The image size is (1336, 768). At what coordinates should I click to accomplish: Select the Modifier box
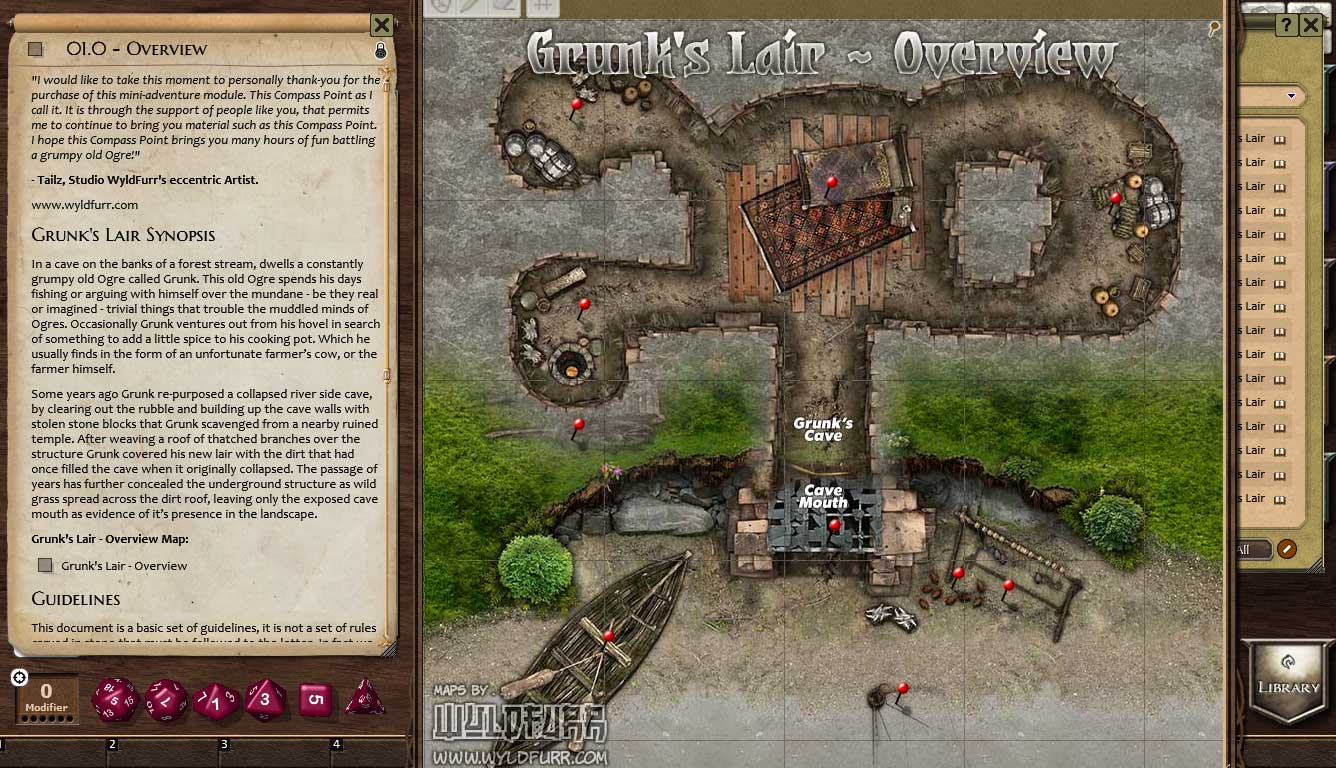47,697
